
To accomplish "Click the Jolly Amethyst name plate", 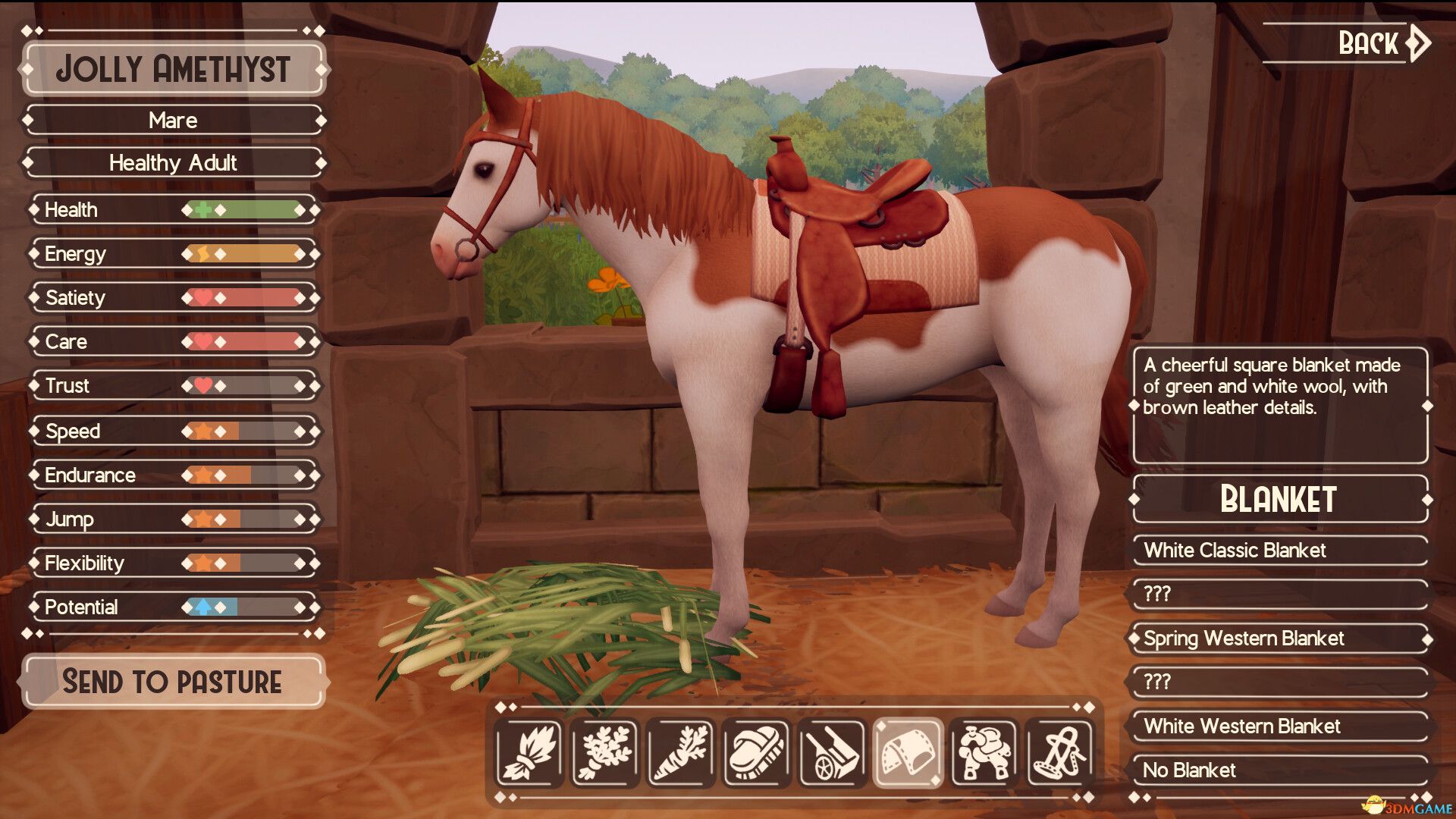I will (174, 71).
